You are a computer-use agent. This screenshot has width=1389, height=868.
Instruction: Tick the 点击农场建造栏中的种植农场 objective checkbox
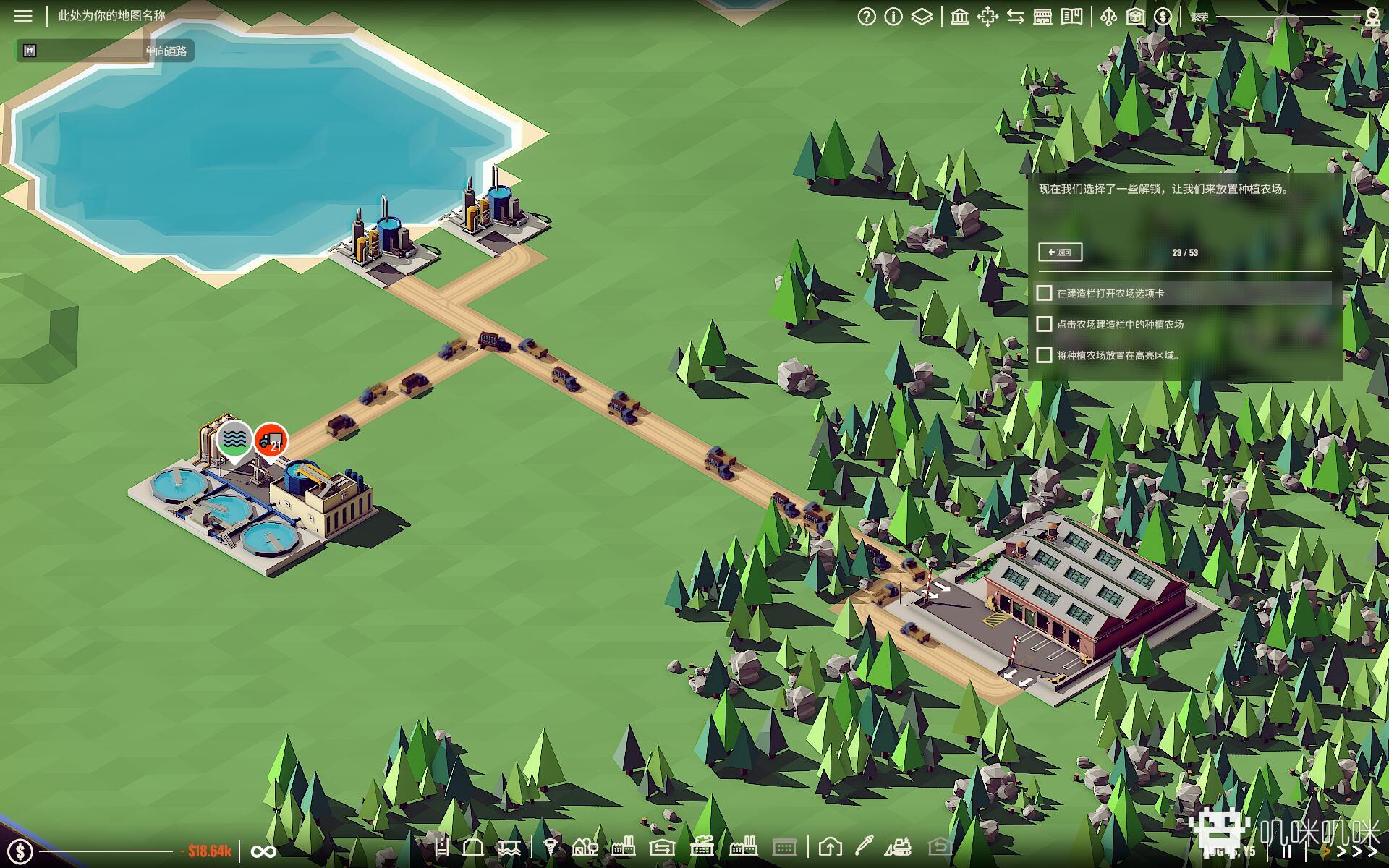point(1044,324)
